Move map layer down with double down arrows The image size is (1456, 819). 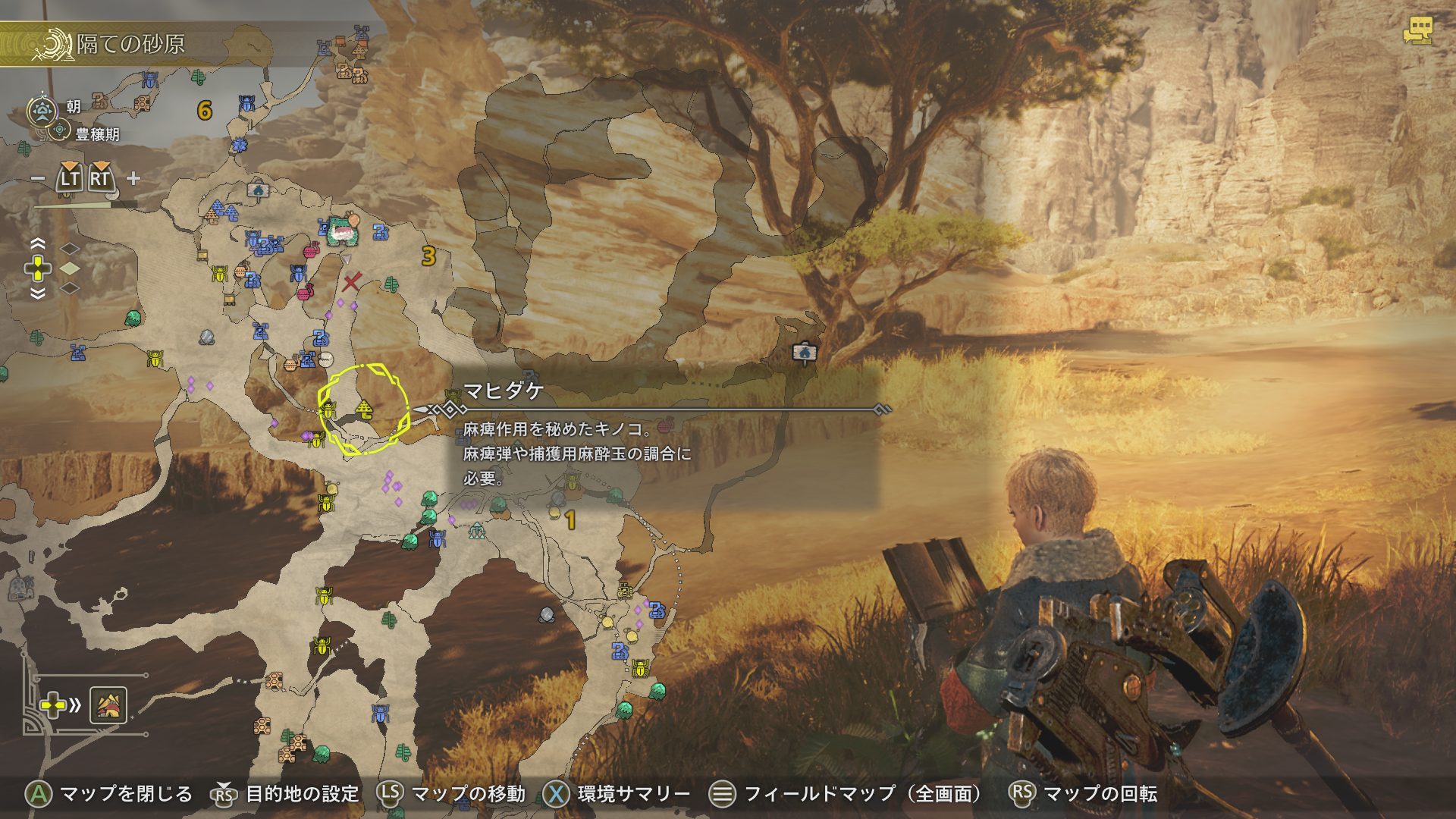pyautogui.click(x=37, y=293)
